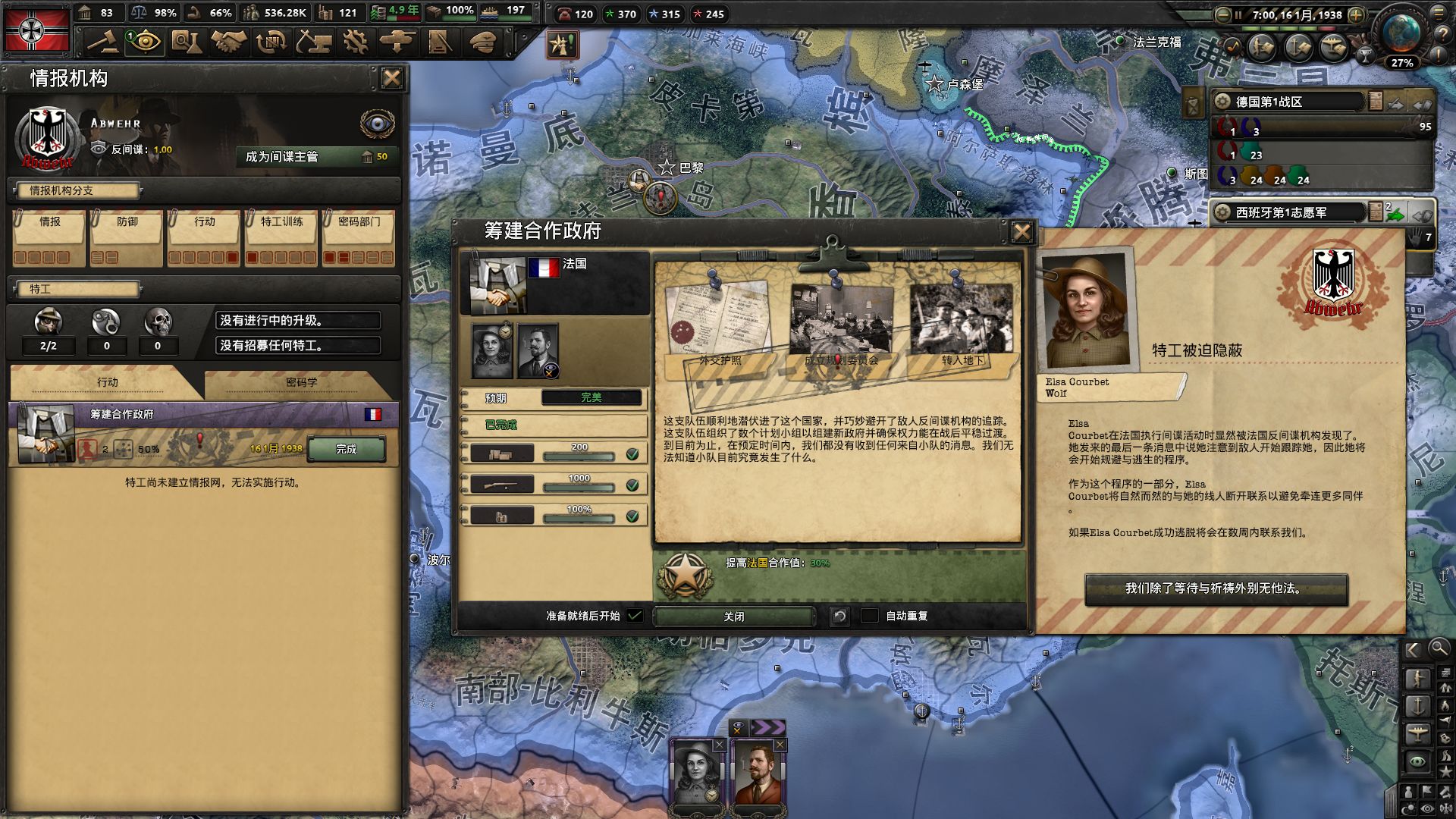Image resolution: width=1456 pixels, height=819 pixels.
Task: Click the 关闭 button in the operation window
Action: (x=733, y=617)
